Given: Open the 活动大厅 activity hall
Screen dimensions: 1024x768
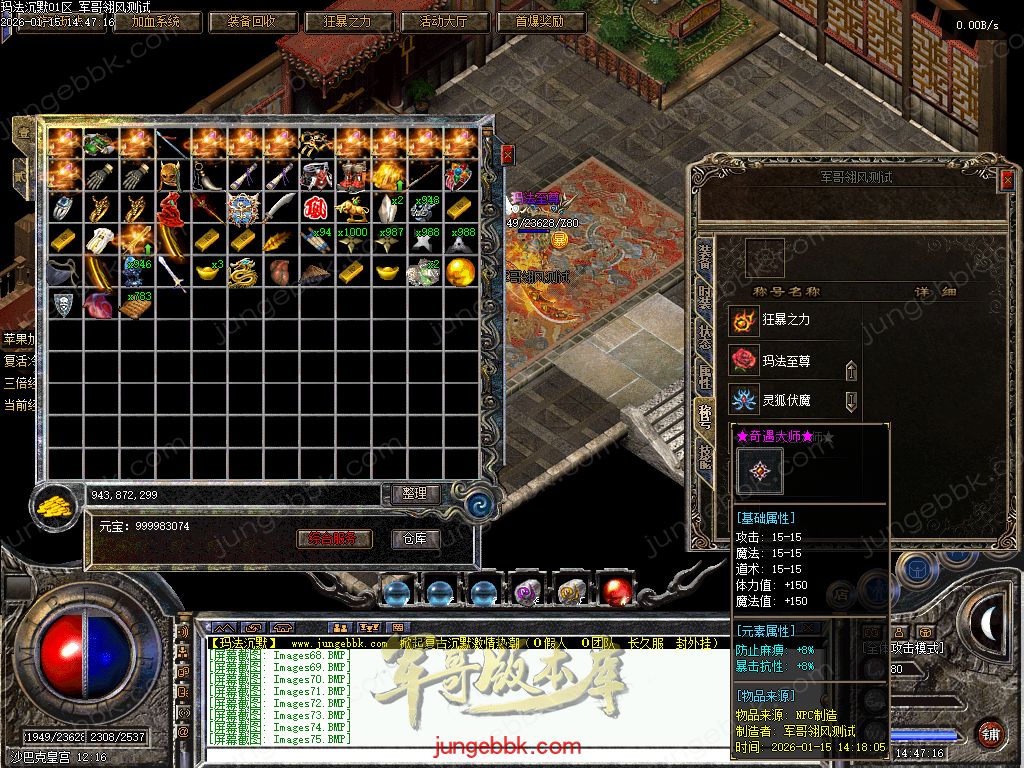Looking at the screenshot, I should click(x=446, y=21).
